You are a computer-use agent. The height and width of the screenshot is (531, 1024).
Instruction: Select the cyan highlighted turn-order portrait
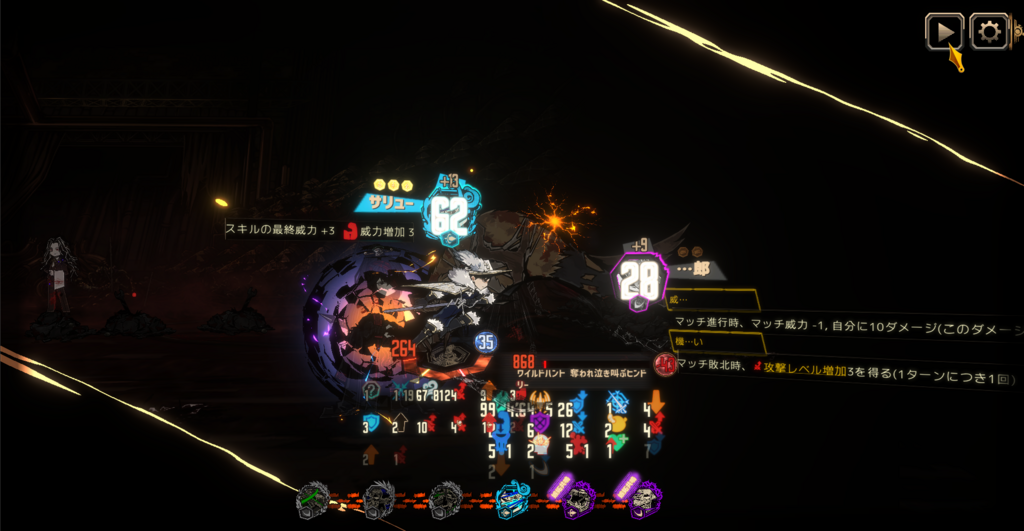514,498
